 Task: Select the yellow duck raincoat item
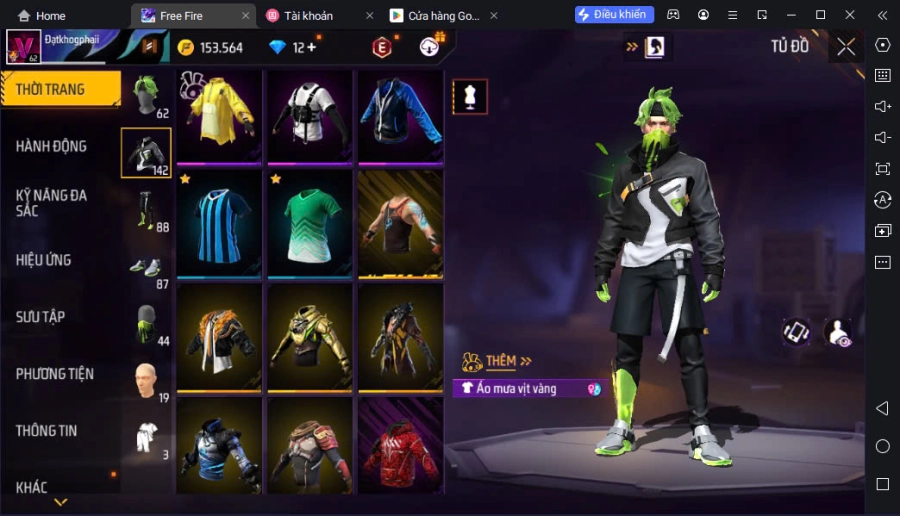[x=219, y=115]
